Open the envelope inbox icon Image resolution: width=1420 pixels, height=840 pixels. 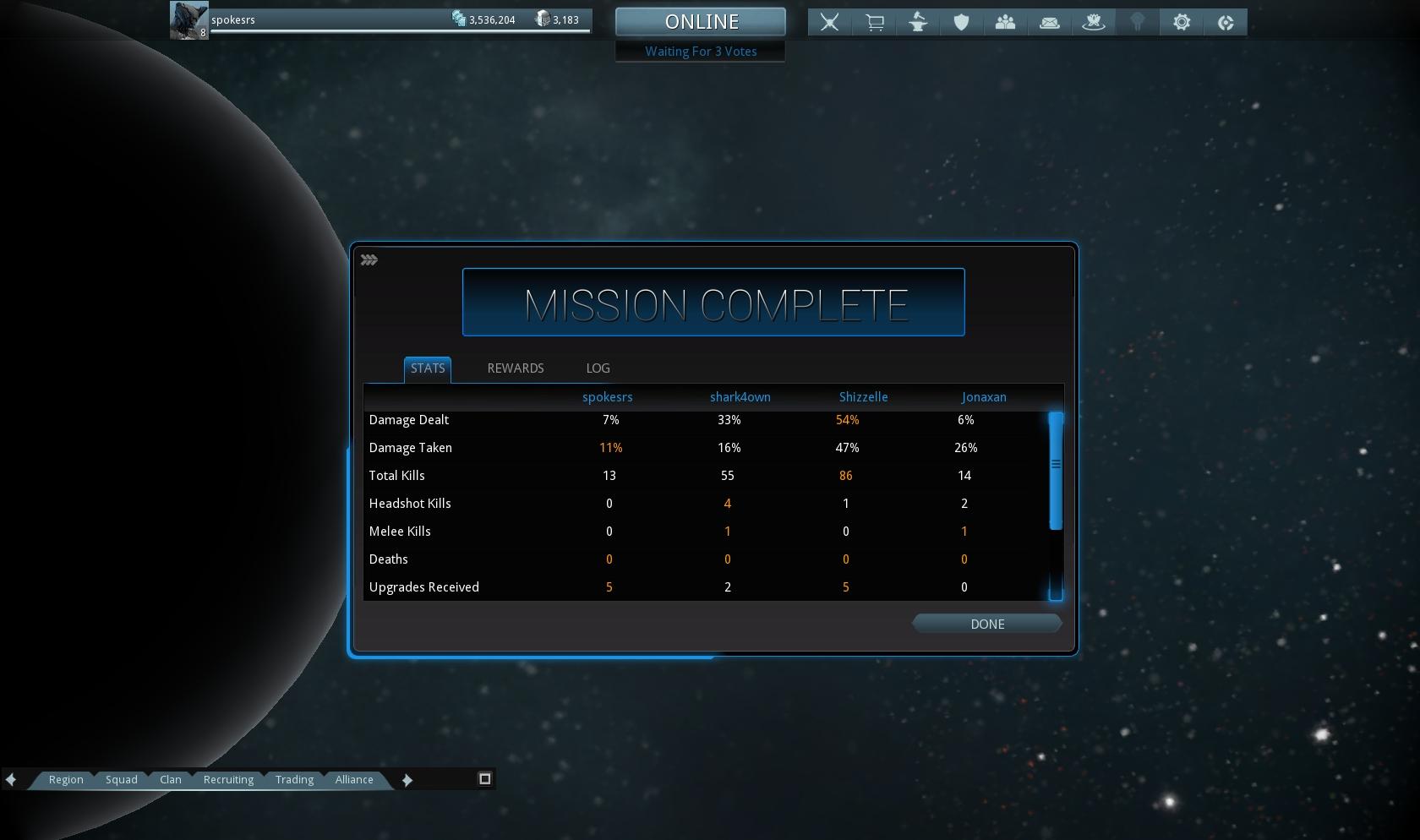click(x=1049, y=23)
